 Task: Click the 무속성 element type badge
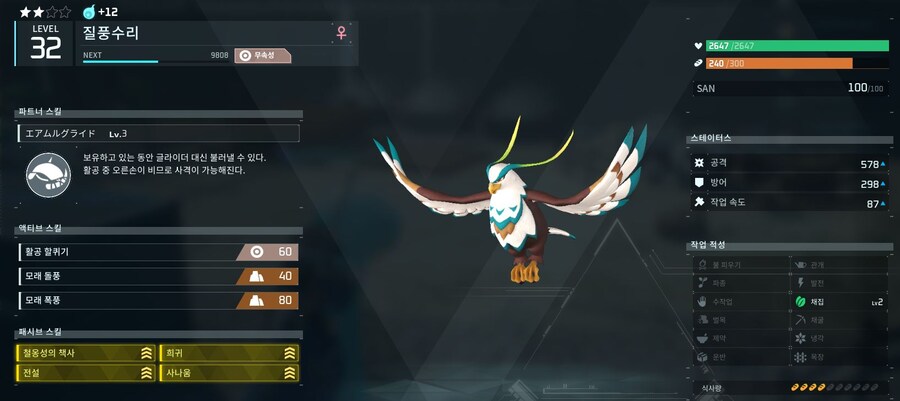pyautogui.click(x=263, y=56)
